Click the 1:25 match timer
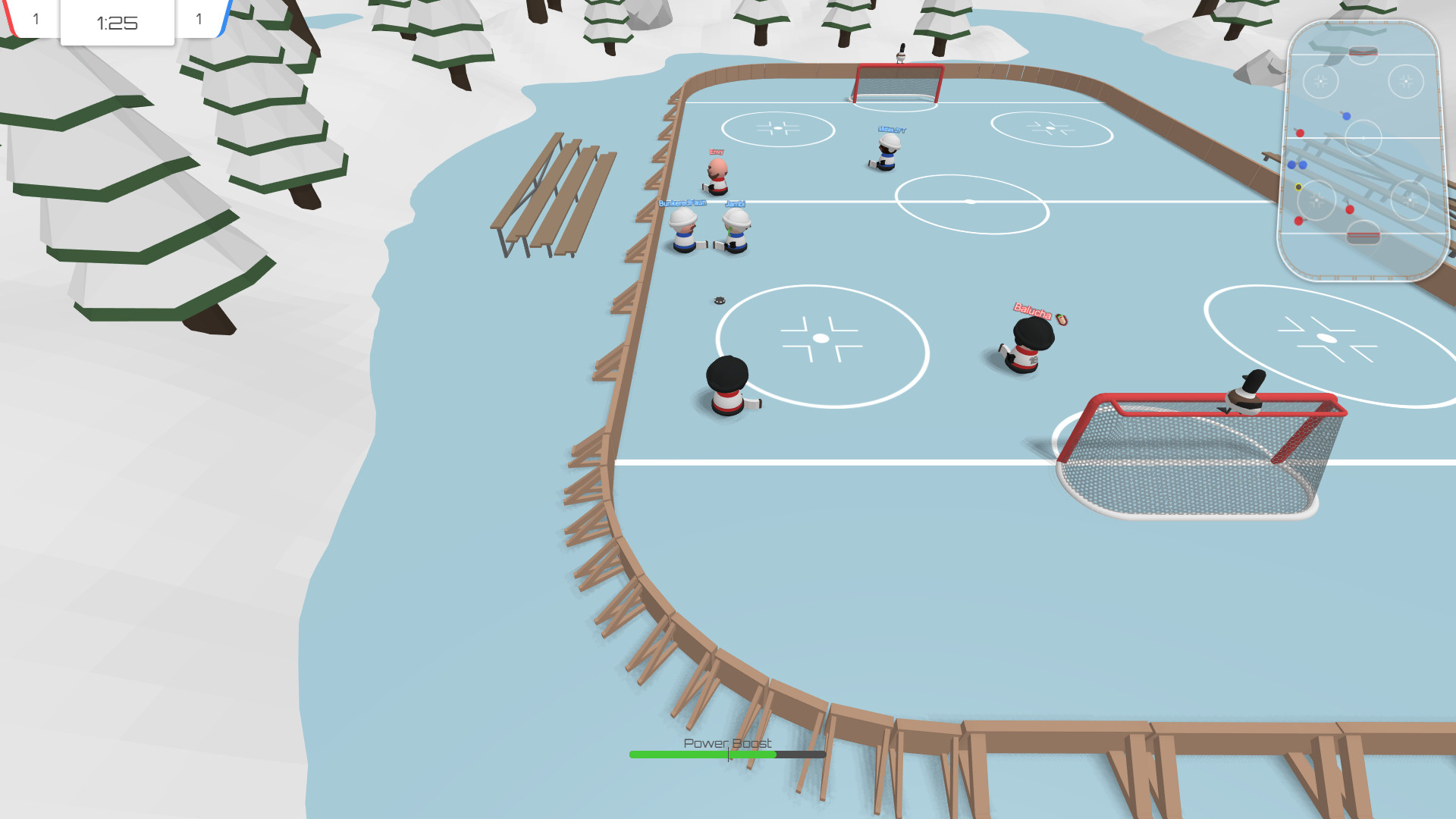 tap(117, 23)
